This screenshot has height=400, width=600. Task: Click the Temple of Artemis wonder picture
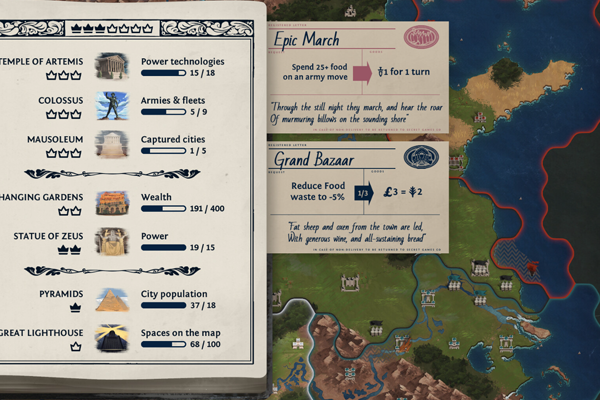[111, 67]
